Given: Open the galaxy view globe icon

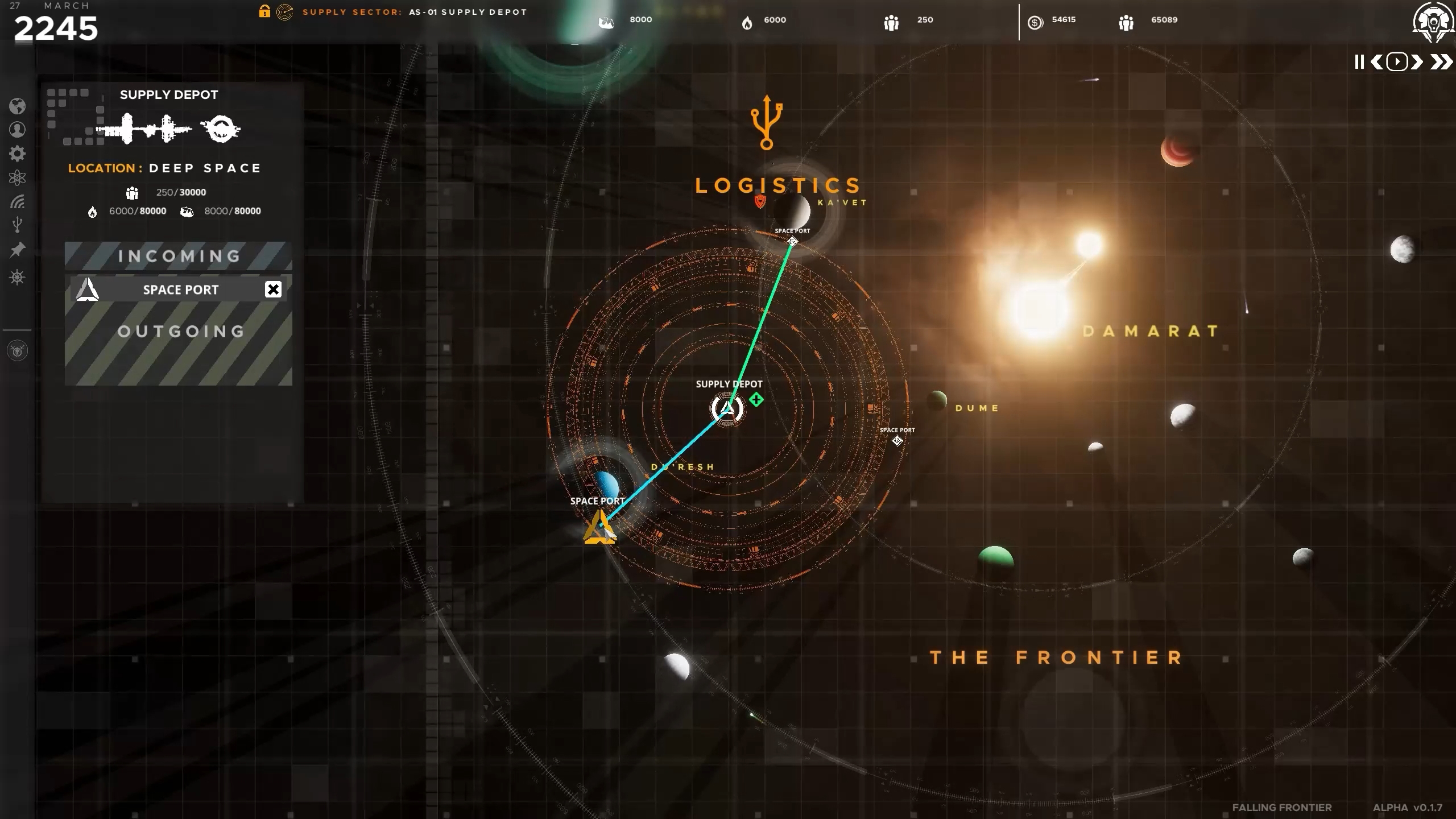Looking at the screenshot, I should [x=18, y=107].
